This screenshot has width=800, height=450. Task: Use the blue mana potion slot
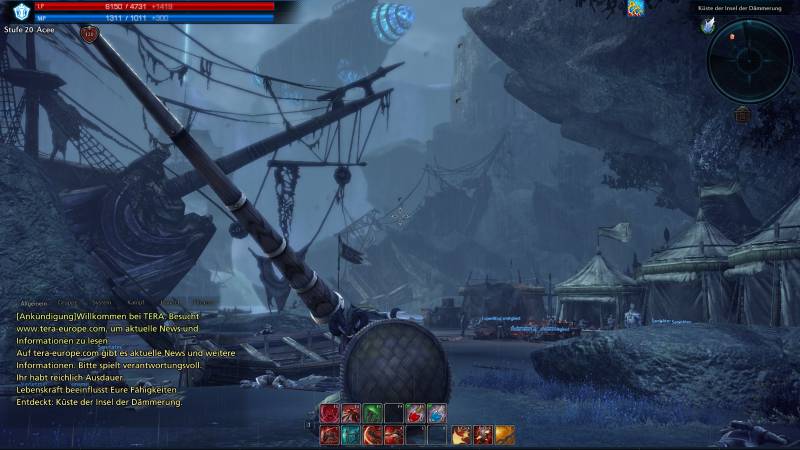click(437, 413)
